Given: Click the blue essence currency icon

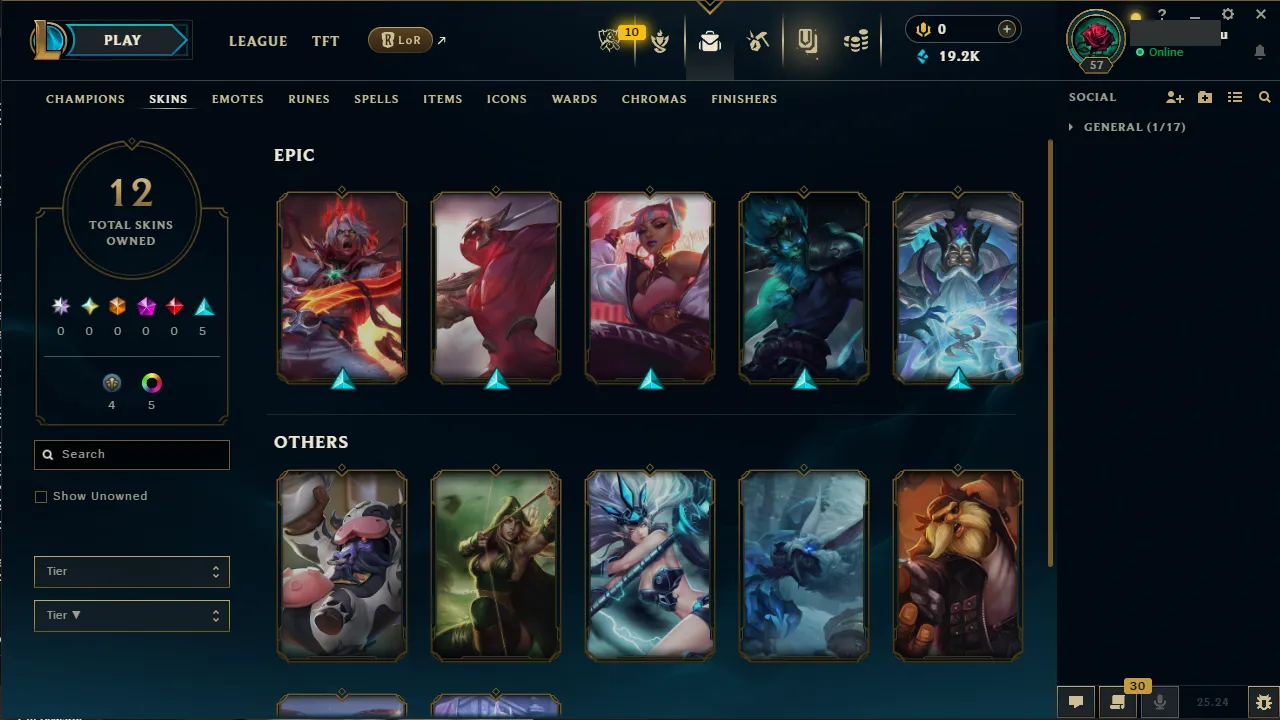Looking at the screenshot, I should [x=922, y=57].
